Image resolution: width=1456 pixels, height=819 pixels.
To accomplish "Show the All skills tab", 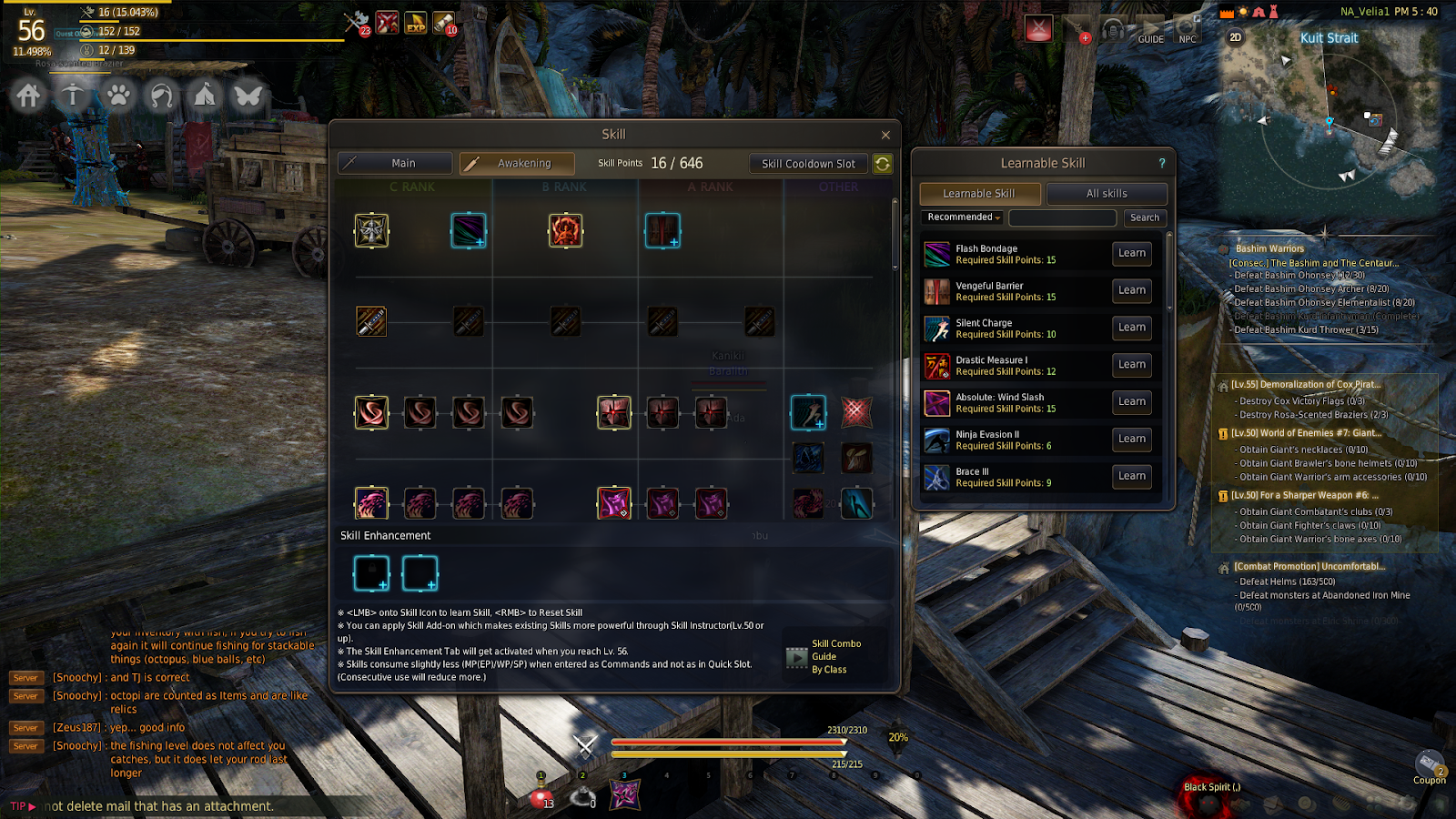I will tap(1107, 194).
